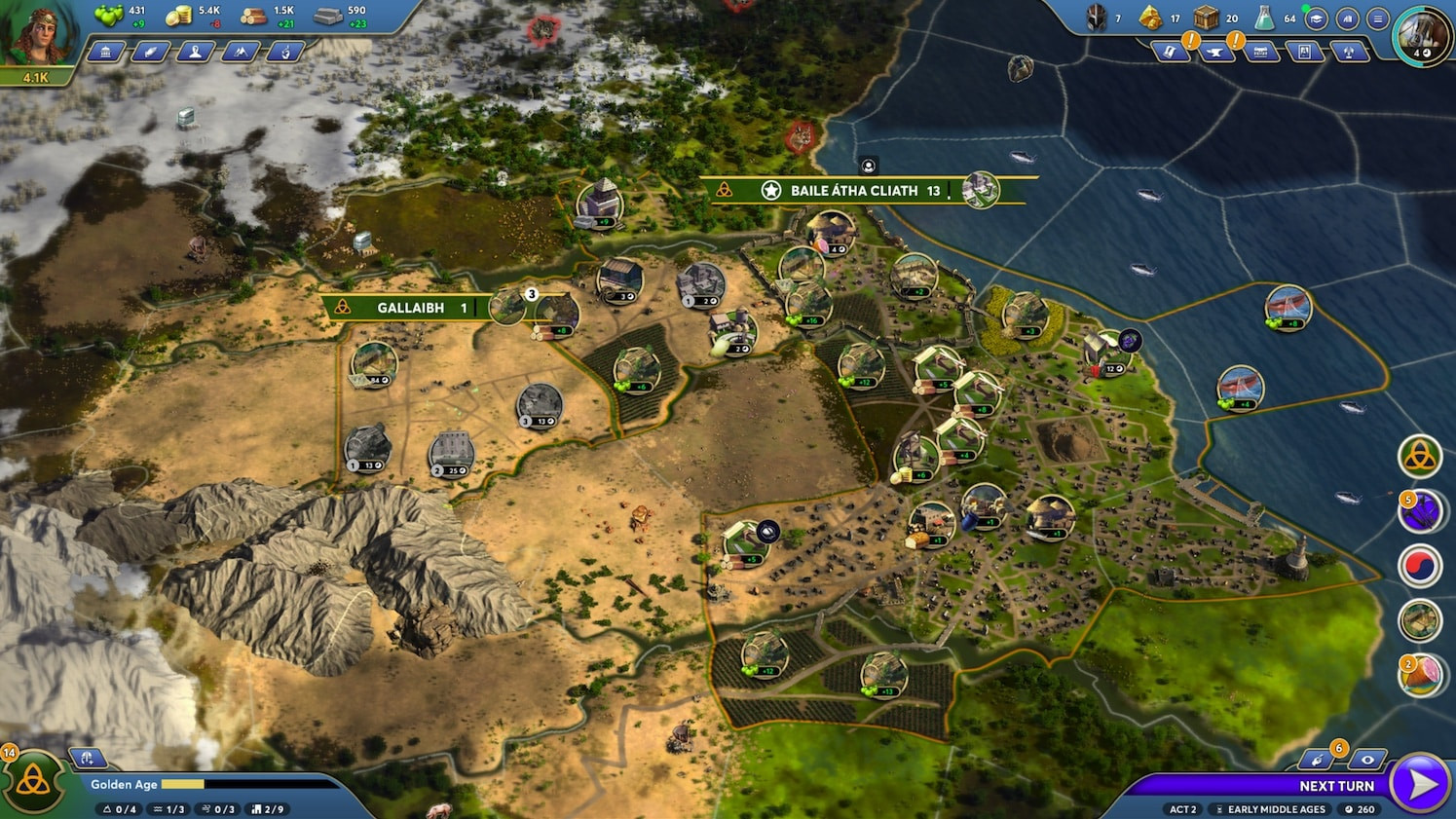The image size is (1456, 819).
Task: Open the mountain peaks menu button
Action: pos(240,53)
